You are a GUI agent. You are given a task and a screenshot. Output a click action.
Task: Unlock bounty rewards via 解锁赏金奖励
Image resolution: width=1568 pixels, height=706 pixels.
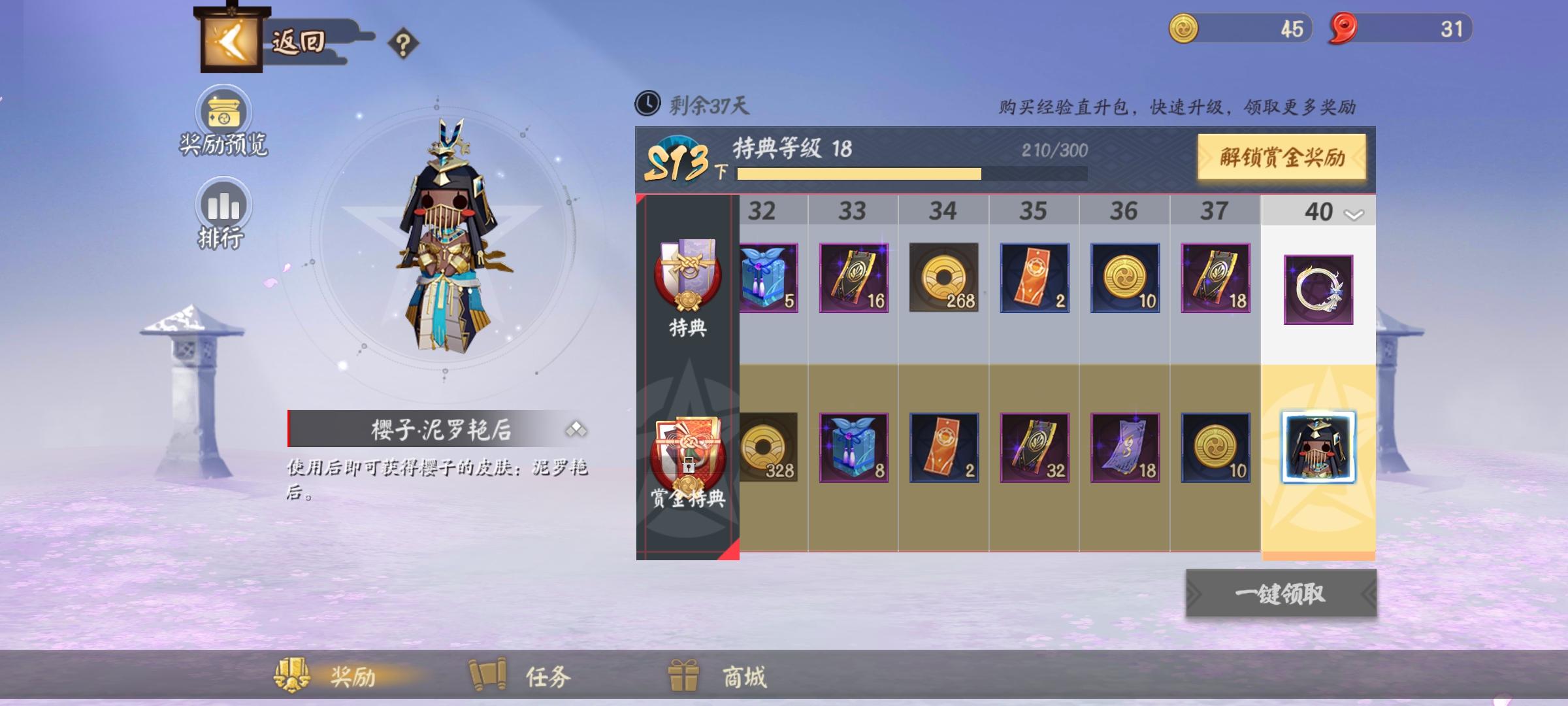1282,157
